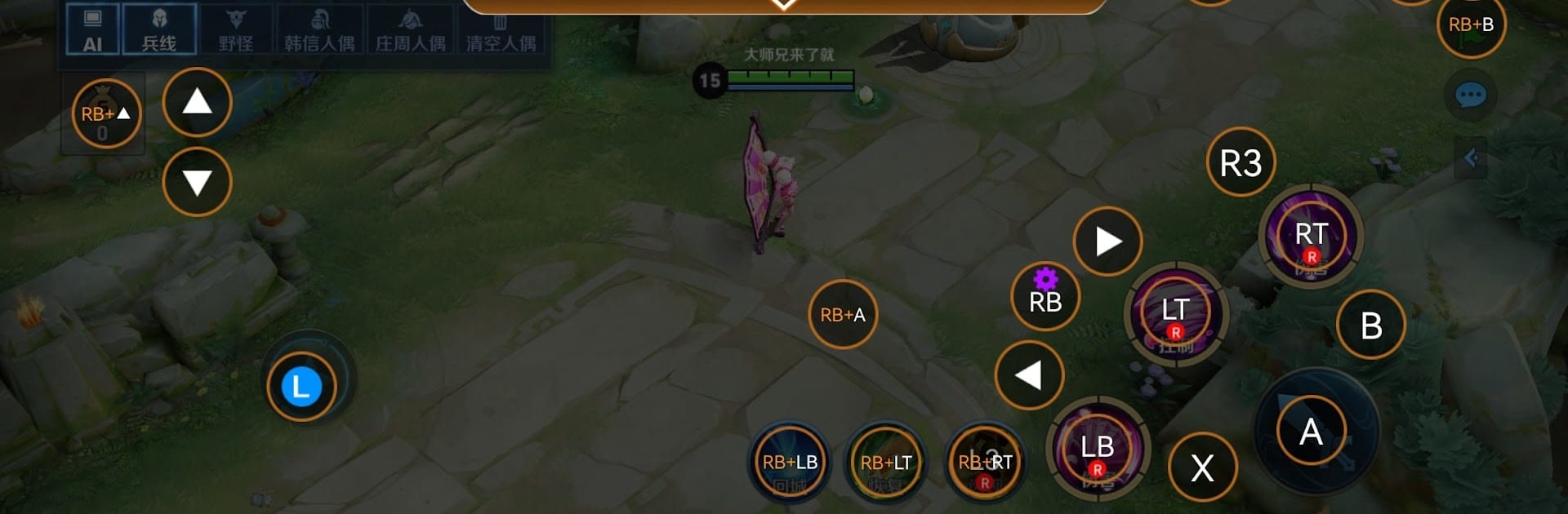Spawn the 韩信人偶 dummy
The image size is (1568, 514).
click(x=319, y=29)
